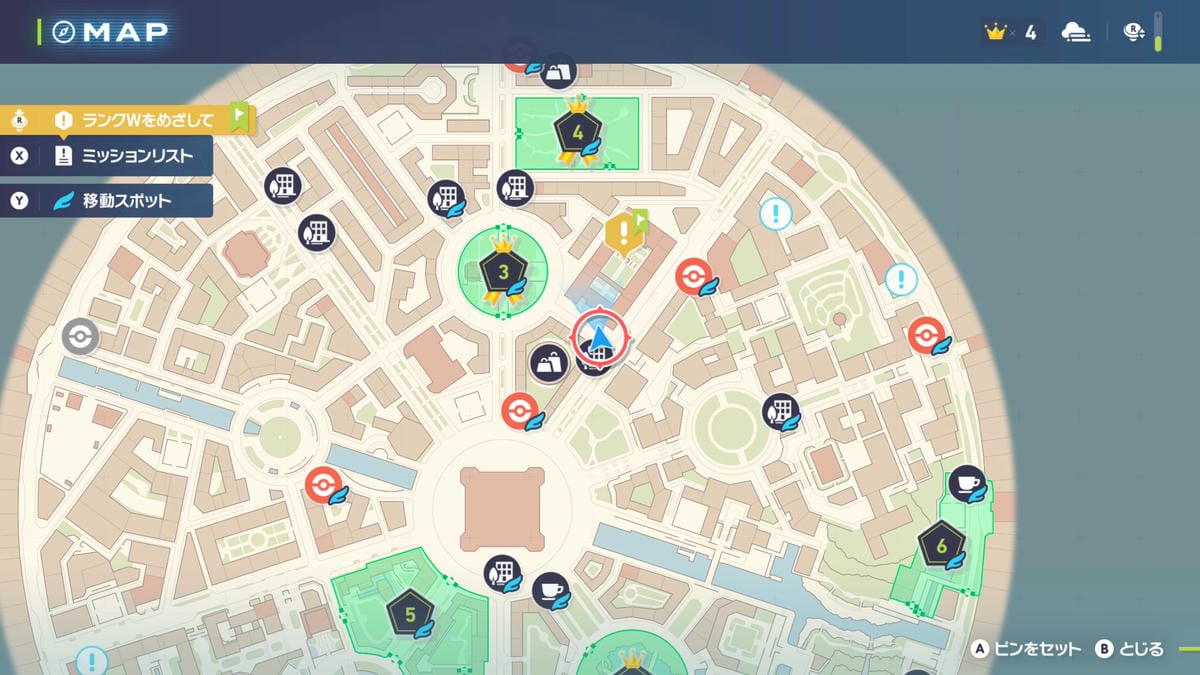The image size is (1200, 675).
Task: Select the café cup marker above Wild Zone 6
Action: pyautogui.click(x=967, y=485)
